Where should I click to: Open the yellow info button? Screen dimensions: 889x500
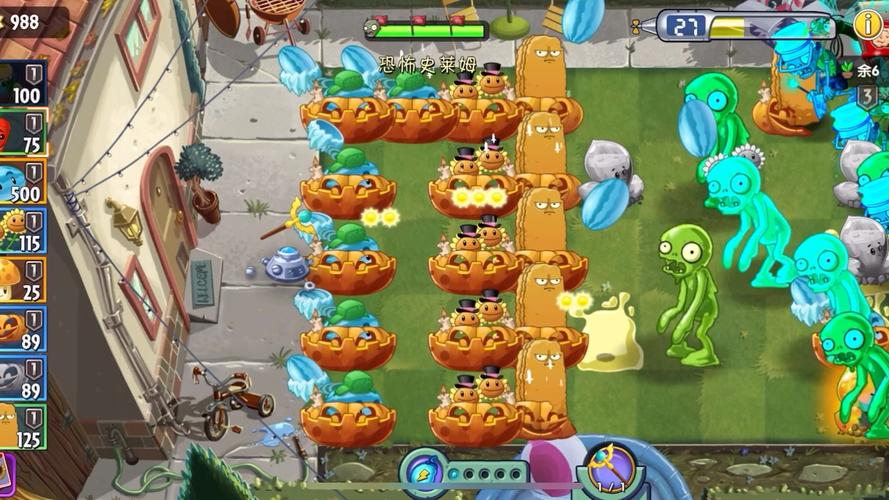(x=868, y=25)
